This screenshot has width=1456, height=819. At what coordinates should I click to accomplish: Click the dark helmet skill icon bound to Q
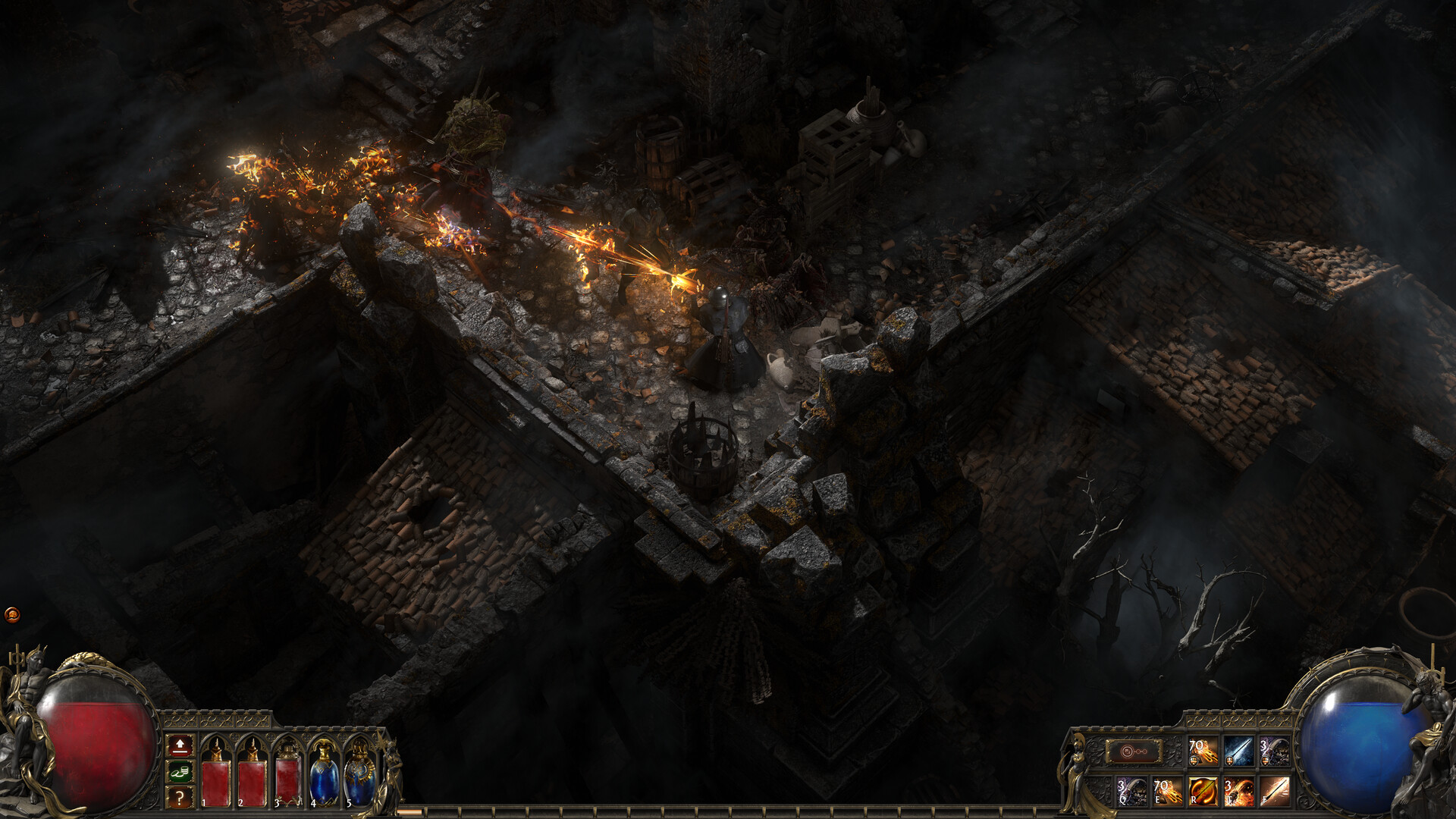1131,791
